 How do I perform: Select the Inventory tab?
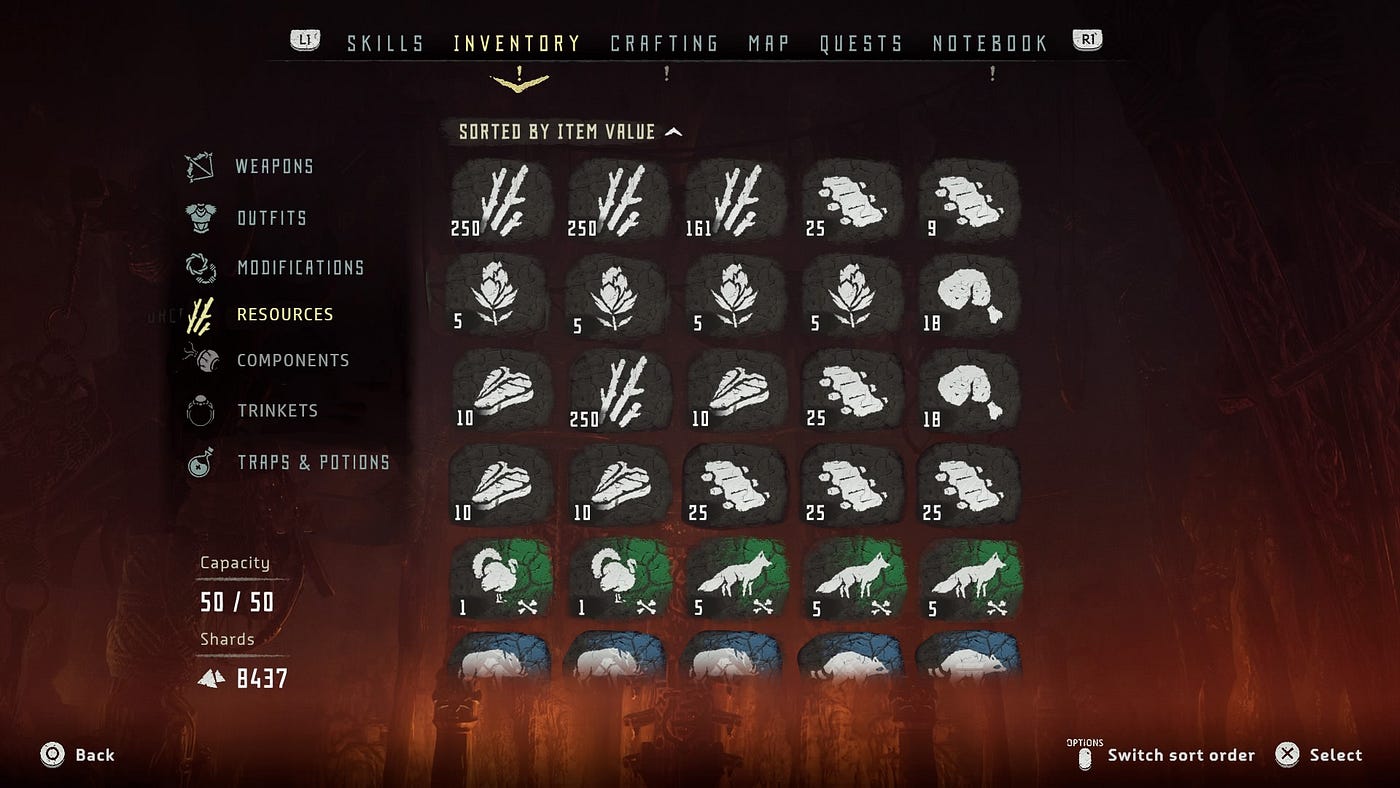[x=517, y=44]
